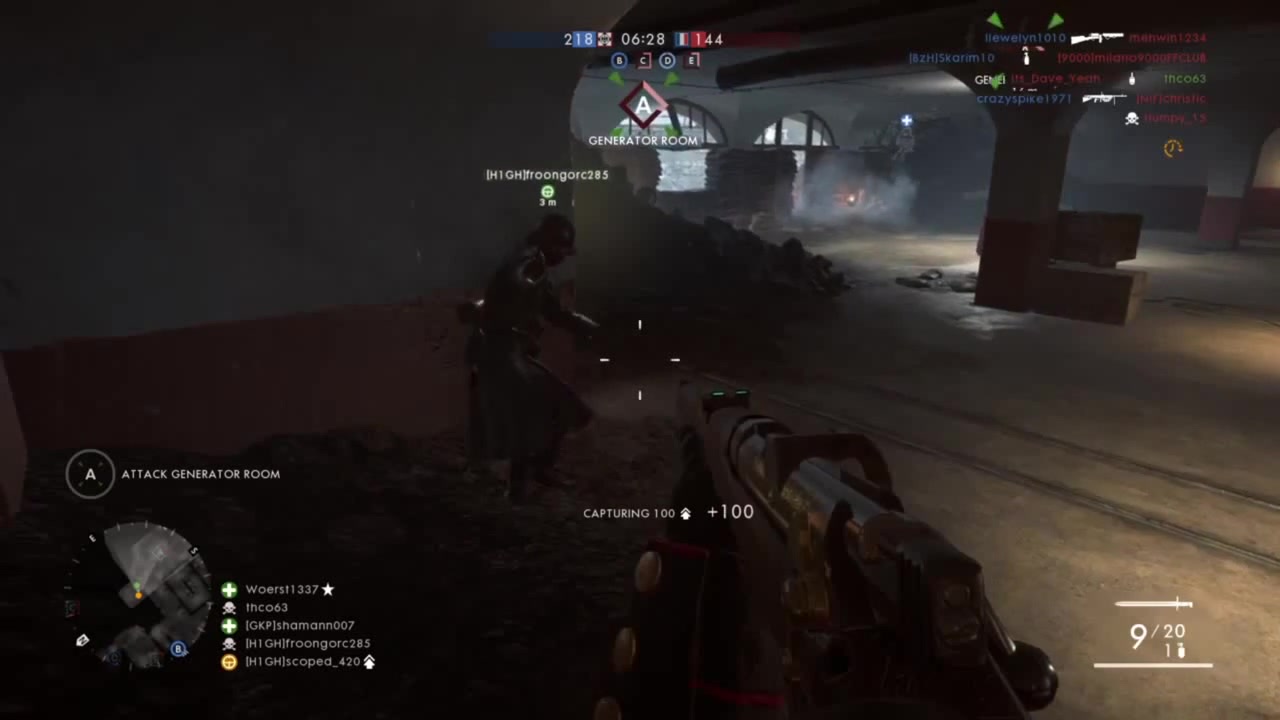Select the Generator Room objective A diamond
This screenshot has height=720, width=1280.
(643, 107)
